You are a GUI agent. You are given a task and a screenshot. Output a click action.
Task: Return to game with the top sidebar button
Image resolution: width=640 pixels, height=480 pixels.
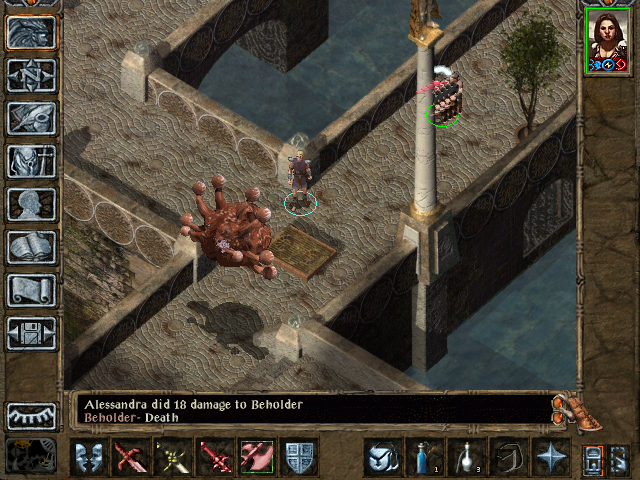point(31,32)
